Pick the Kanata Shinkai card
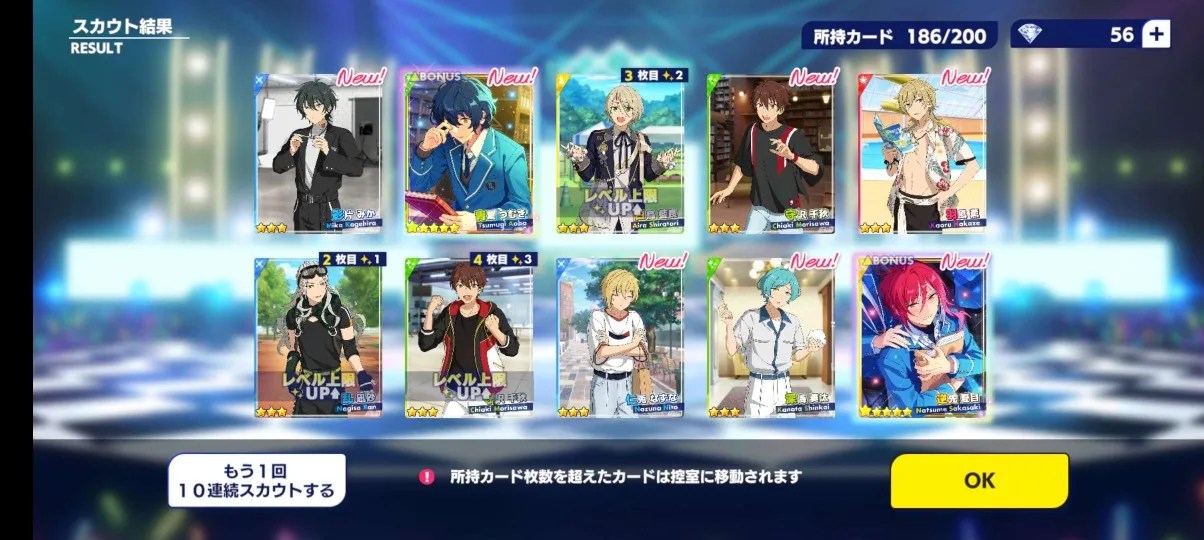The height and width of the screenshot is (540, 1204). [770, 337]
